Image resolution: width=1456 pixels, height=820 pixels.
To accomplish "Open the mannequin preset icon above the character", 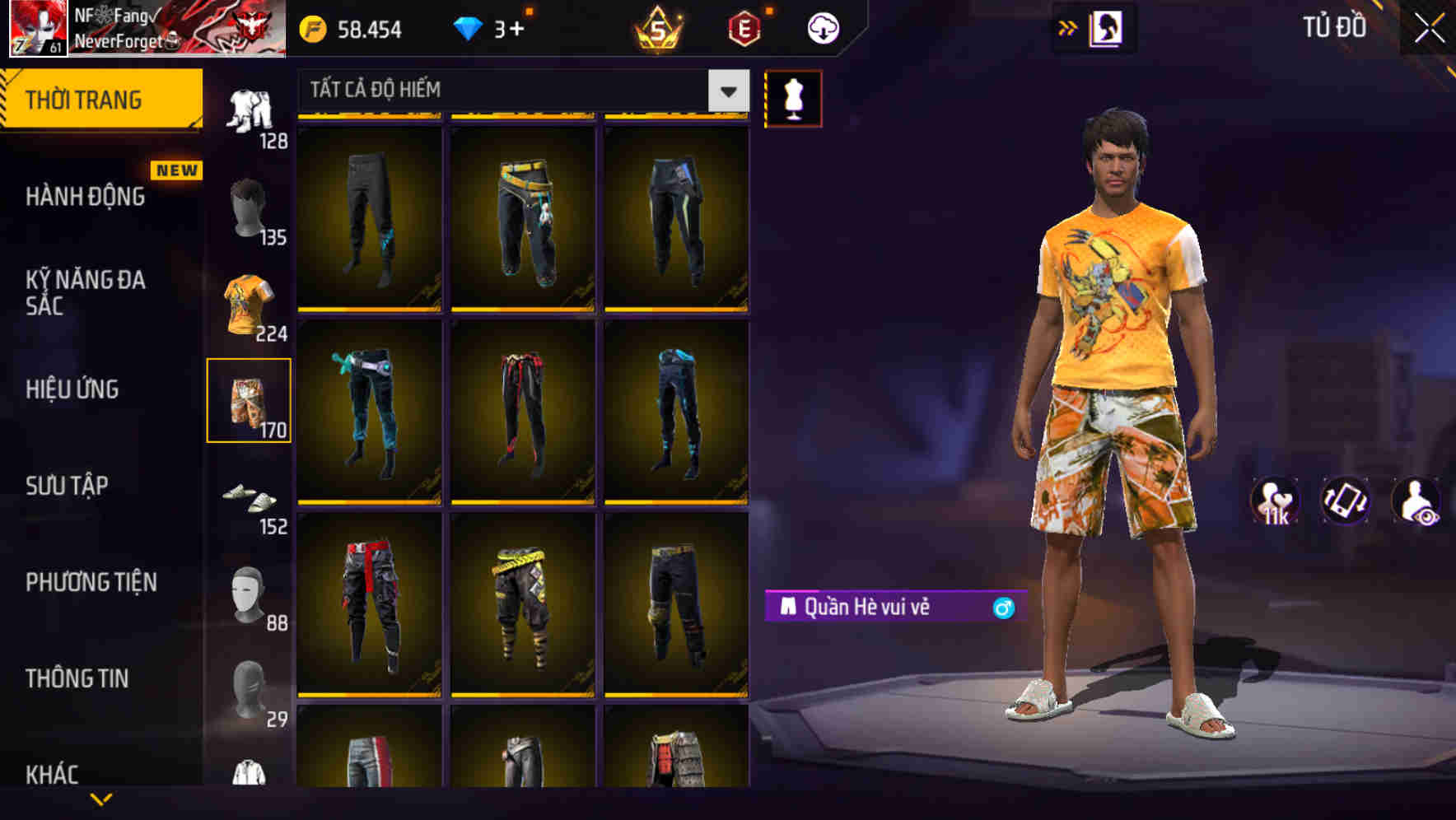I will (794, 97).
